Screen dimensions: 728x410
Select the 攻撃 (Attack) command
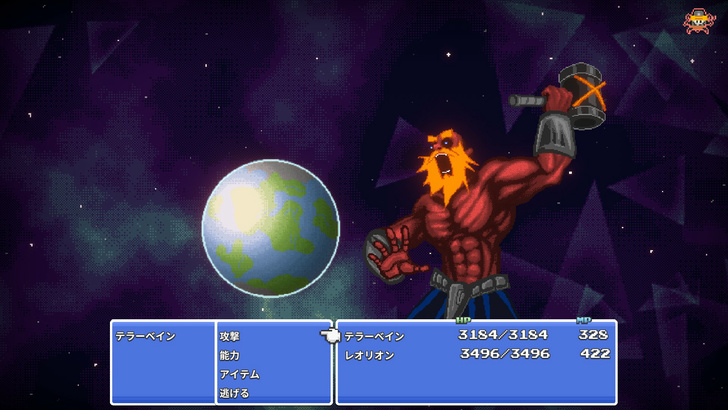pos(230,337)
